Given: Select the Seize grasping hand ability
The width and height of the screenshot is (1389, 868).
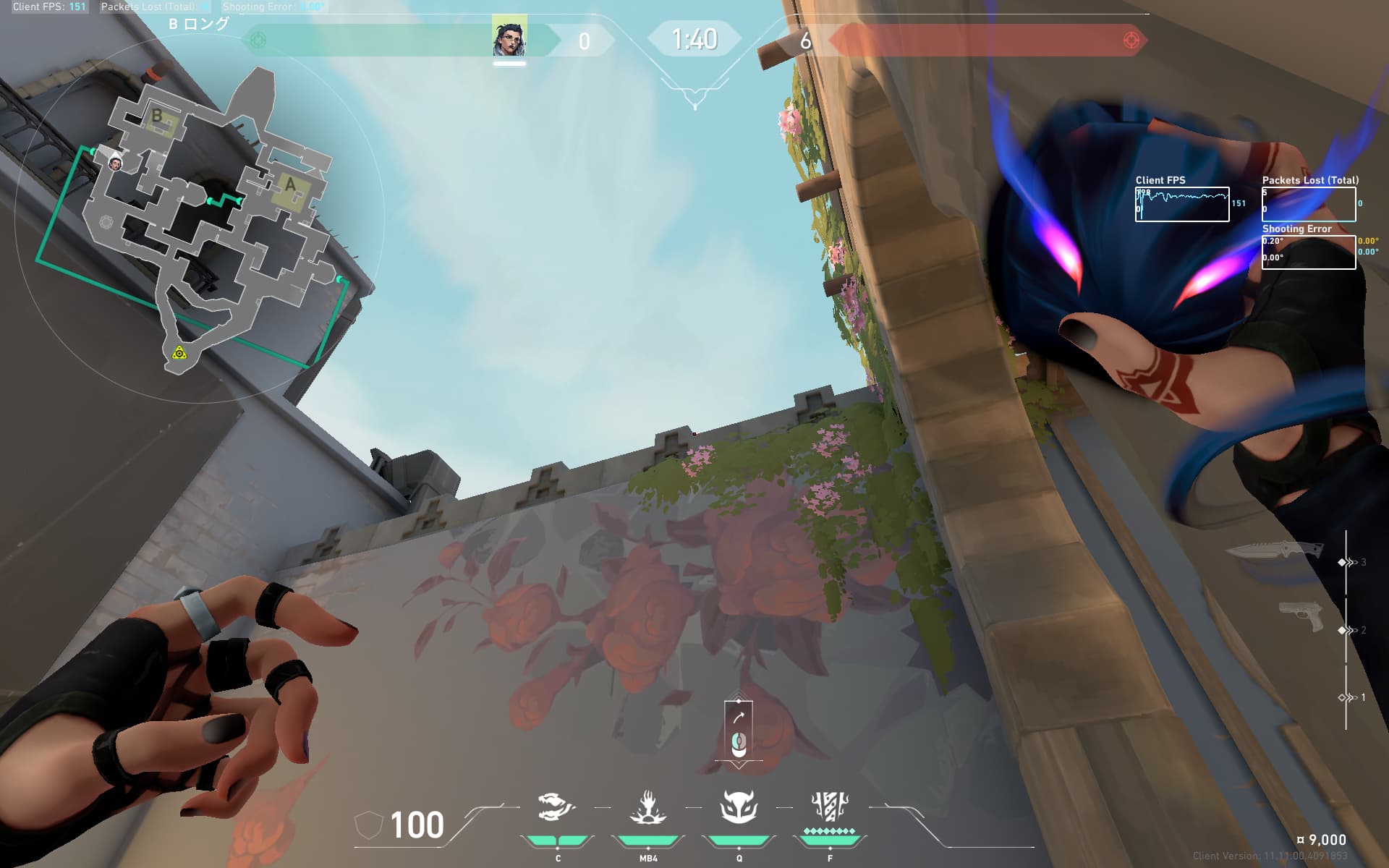Looking at the screenshot, I should (647, 807).
